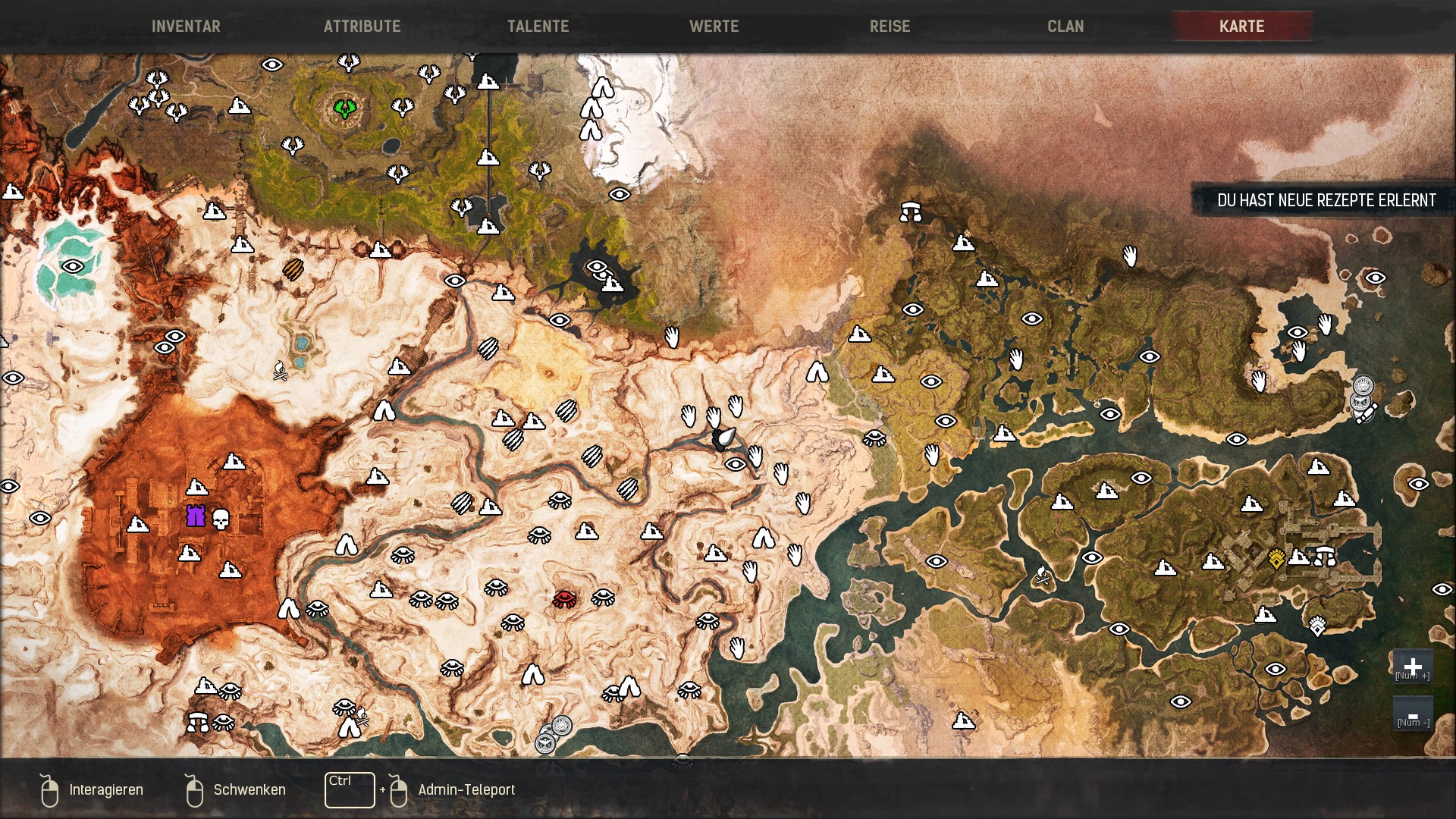Switch to the Inventar tab
This screenshot has height=819, width=1456.
[186, 27]
